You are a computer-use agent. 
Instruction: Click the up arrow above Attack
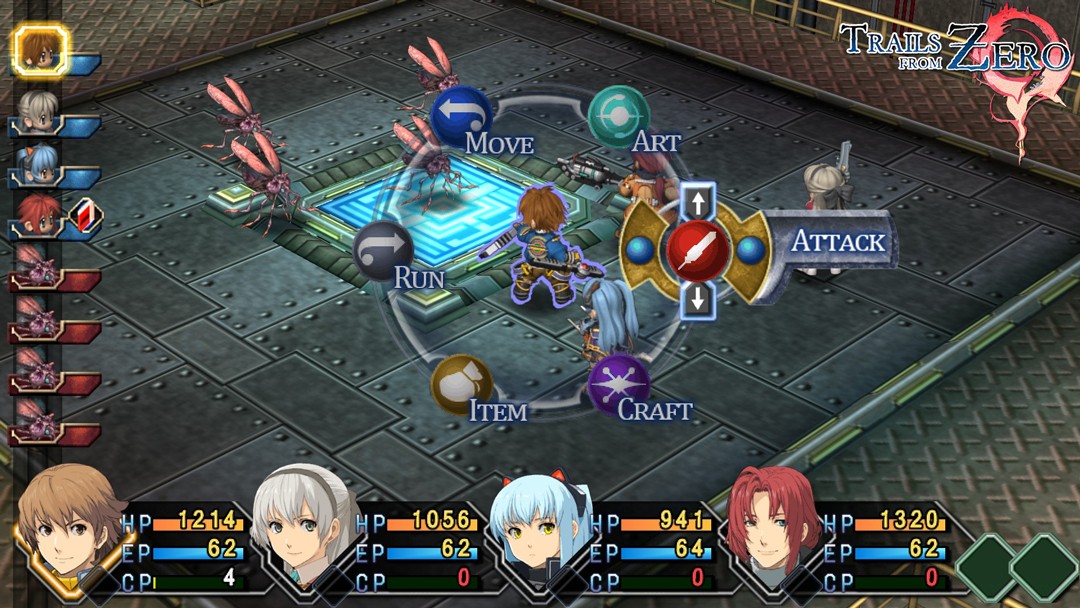pyautogui.click(x=697, y=202)
